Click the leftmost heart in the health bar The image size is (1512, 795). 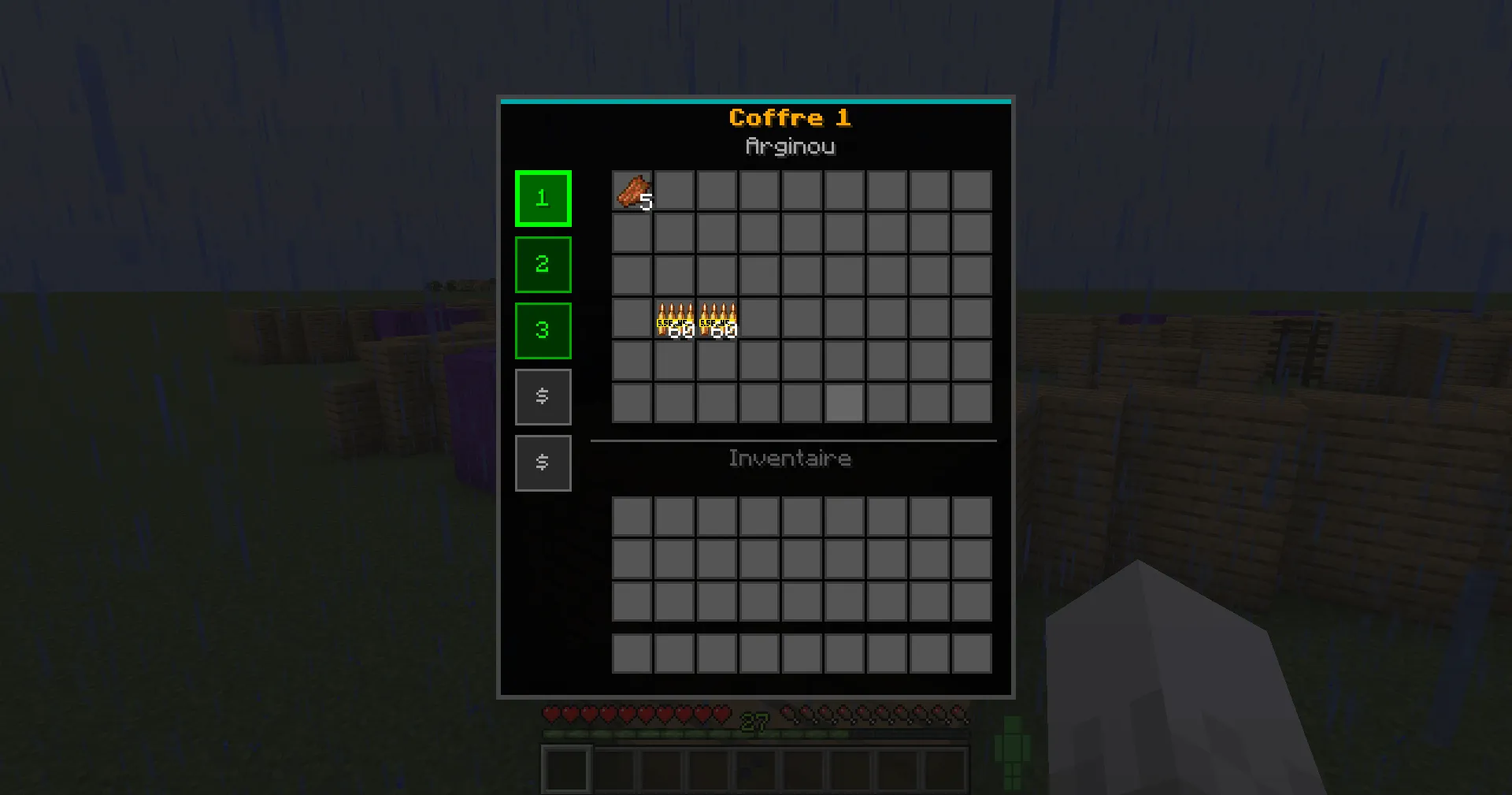coord(551,714)
